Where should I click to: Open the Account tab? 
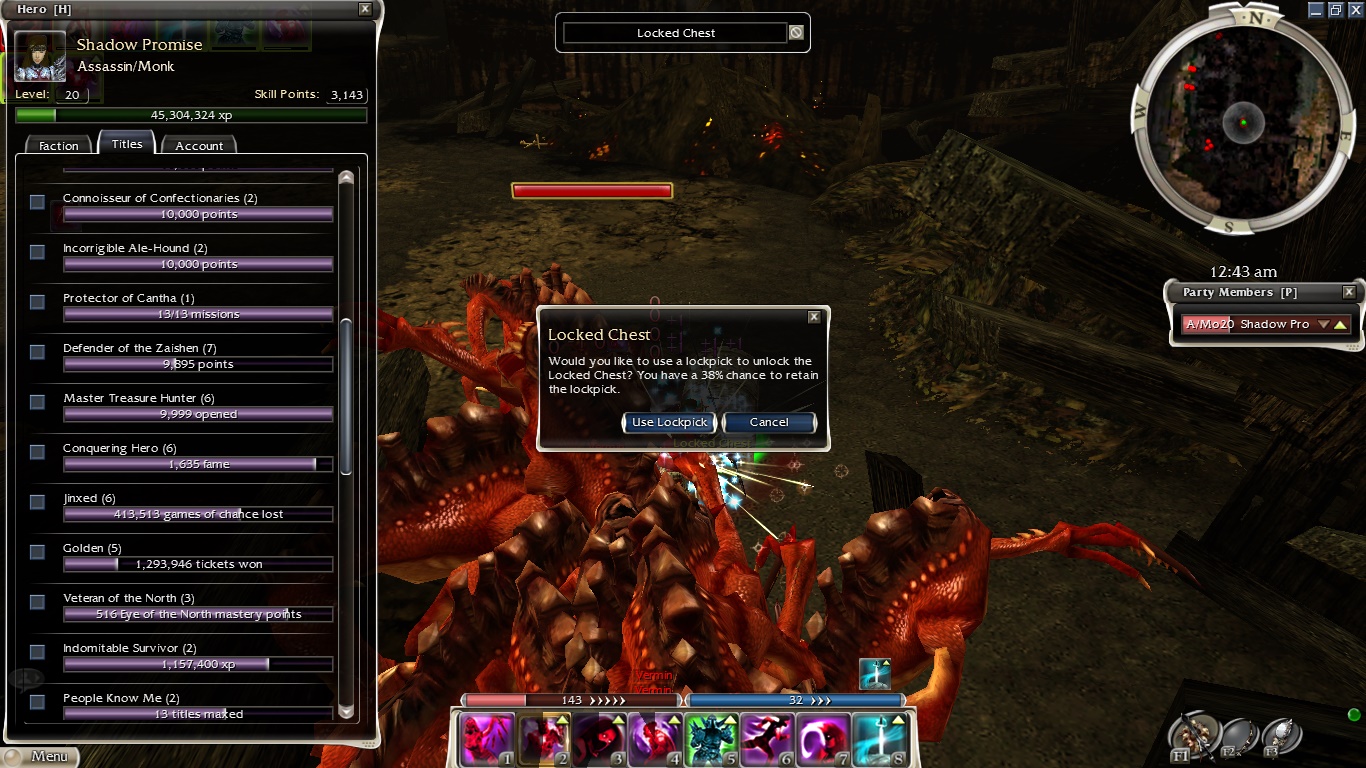pyautogui.click(x=199, y=146)
